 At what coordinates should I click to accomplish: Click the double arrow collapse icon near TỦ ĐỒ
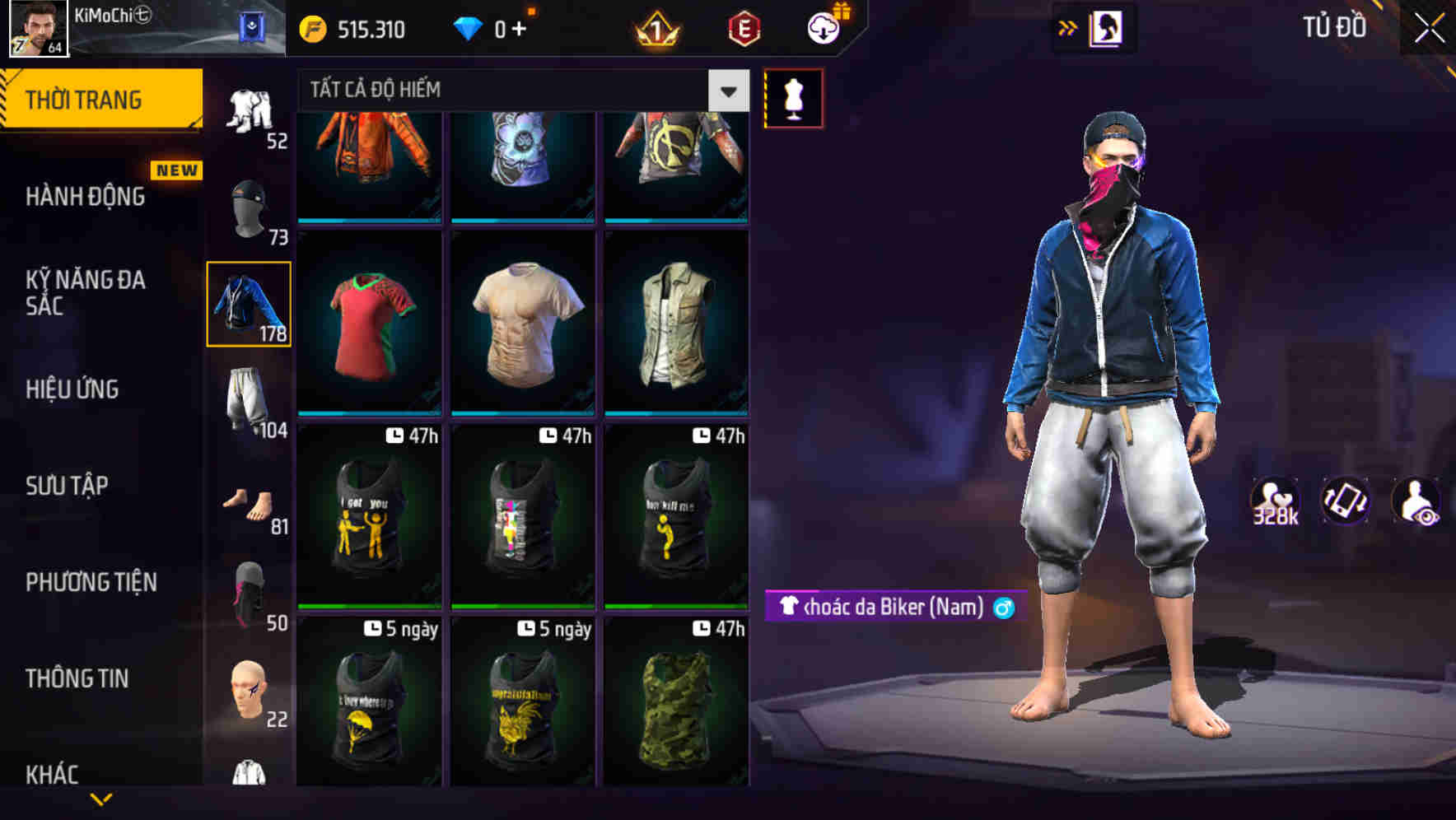pyautogui.click(x=1068, y=27)
